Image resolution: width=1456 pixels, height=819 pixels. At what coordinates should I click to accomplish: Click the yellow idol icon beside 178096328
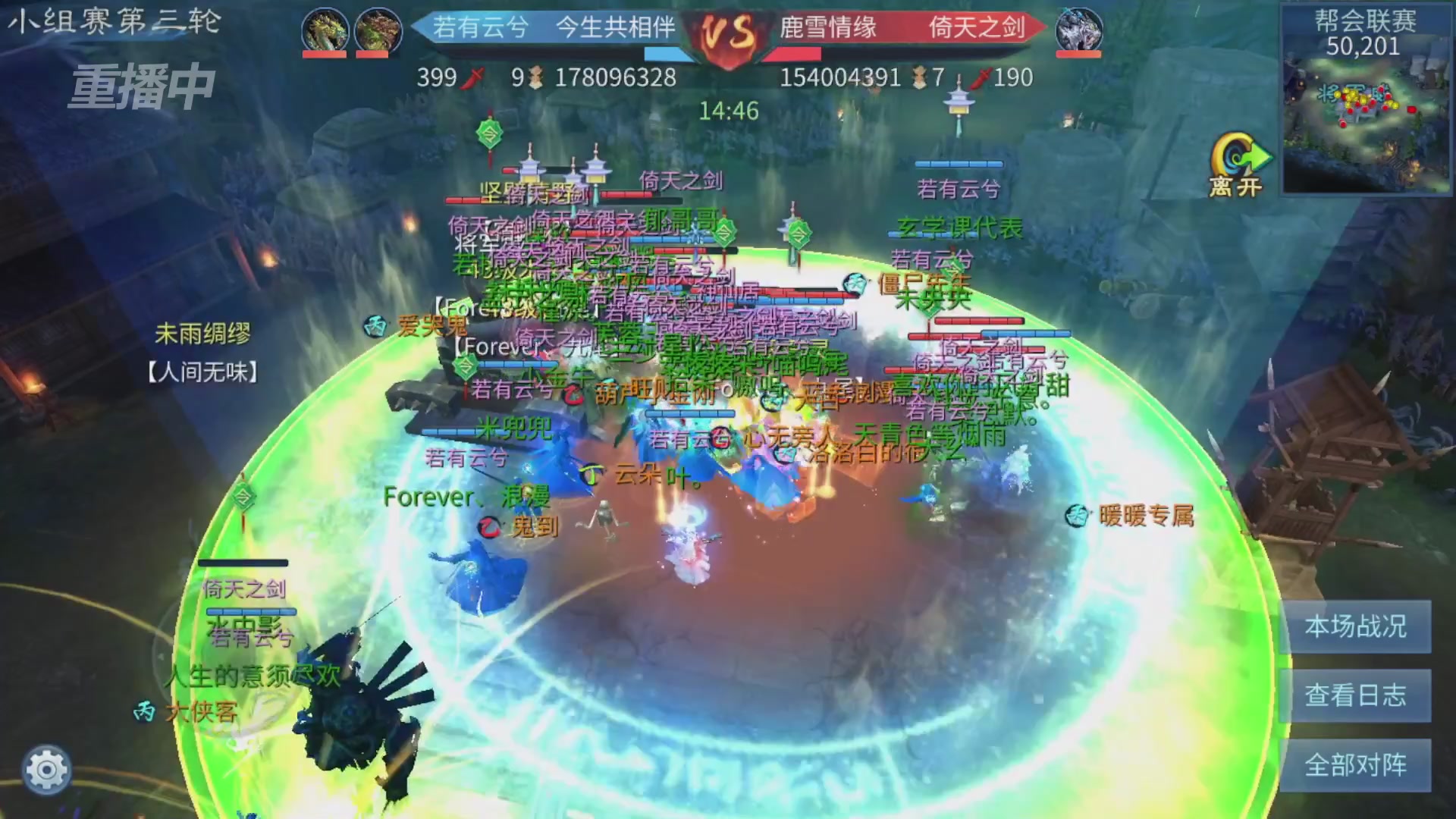pos(534,78)
